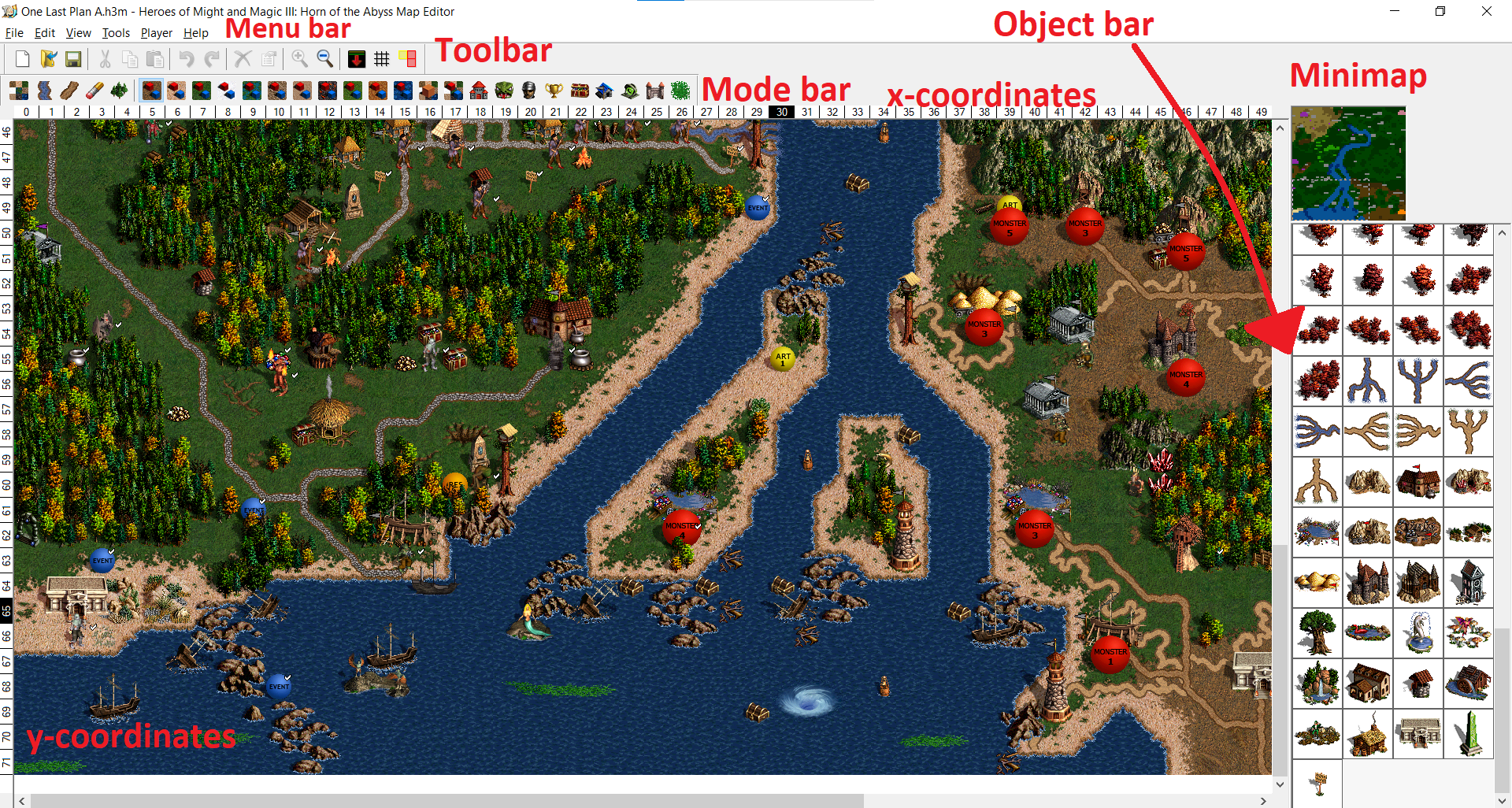Open the Tools menu
Screen dimensions: 1512x808
(116, 32)
